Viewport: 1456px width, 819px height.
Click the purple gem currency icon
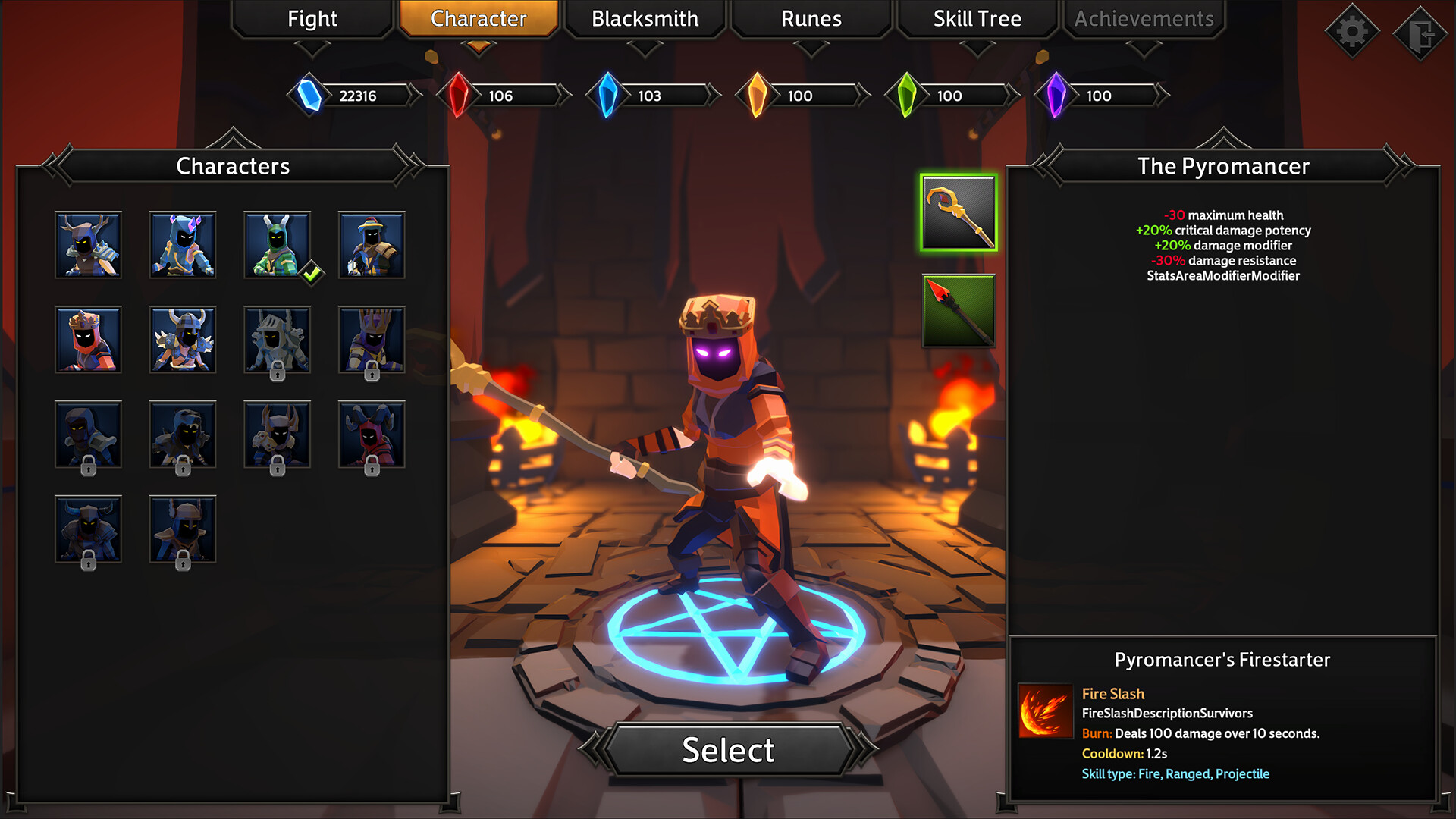(x=1056, y=96)
